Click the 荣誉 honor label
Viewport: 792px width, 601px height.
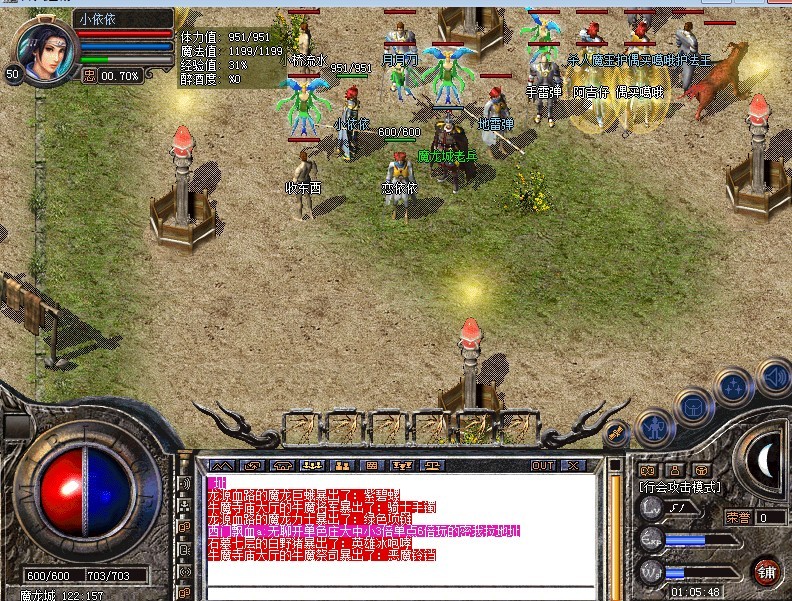(738, 517)
